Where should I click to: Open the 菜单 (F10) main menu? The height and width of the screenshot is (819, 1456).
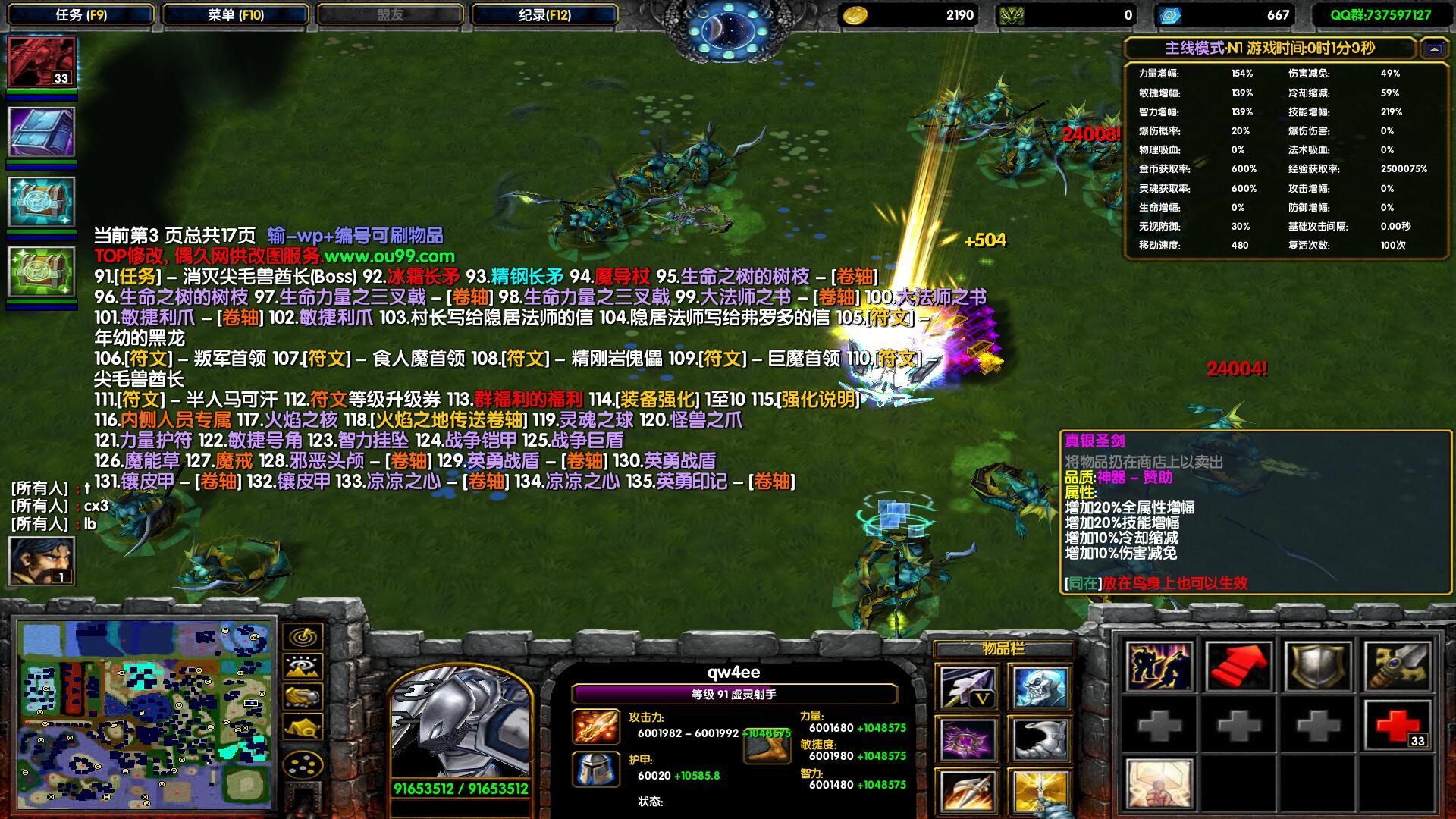[235, 14]
